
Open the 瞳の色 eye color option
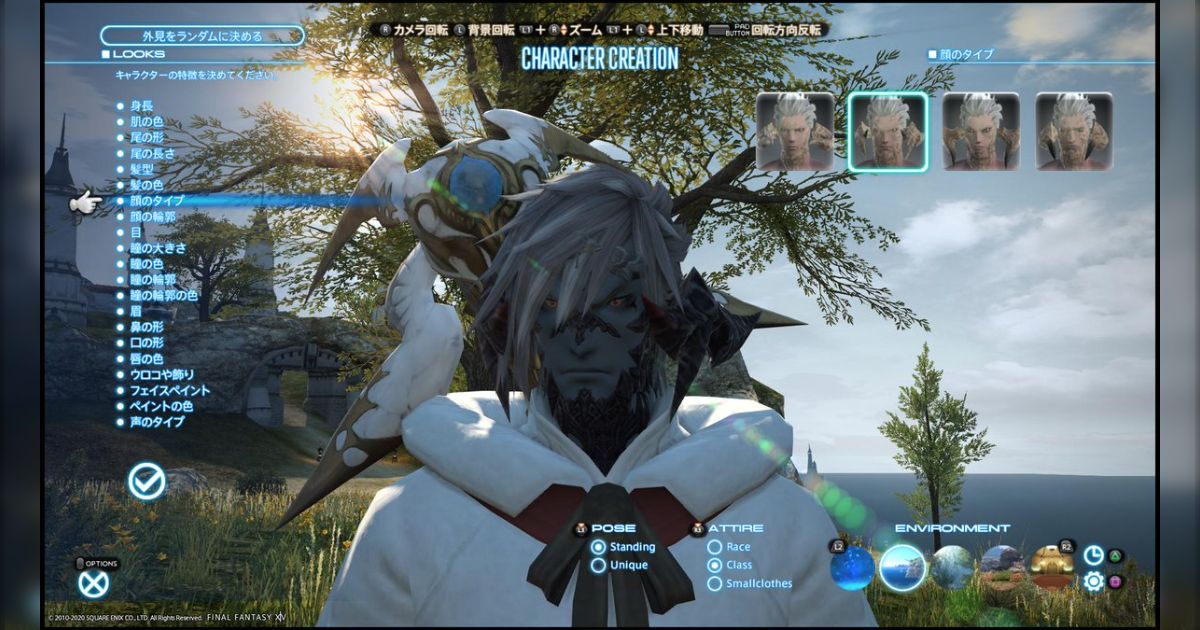145,264
